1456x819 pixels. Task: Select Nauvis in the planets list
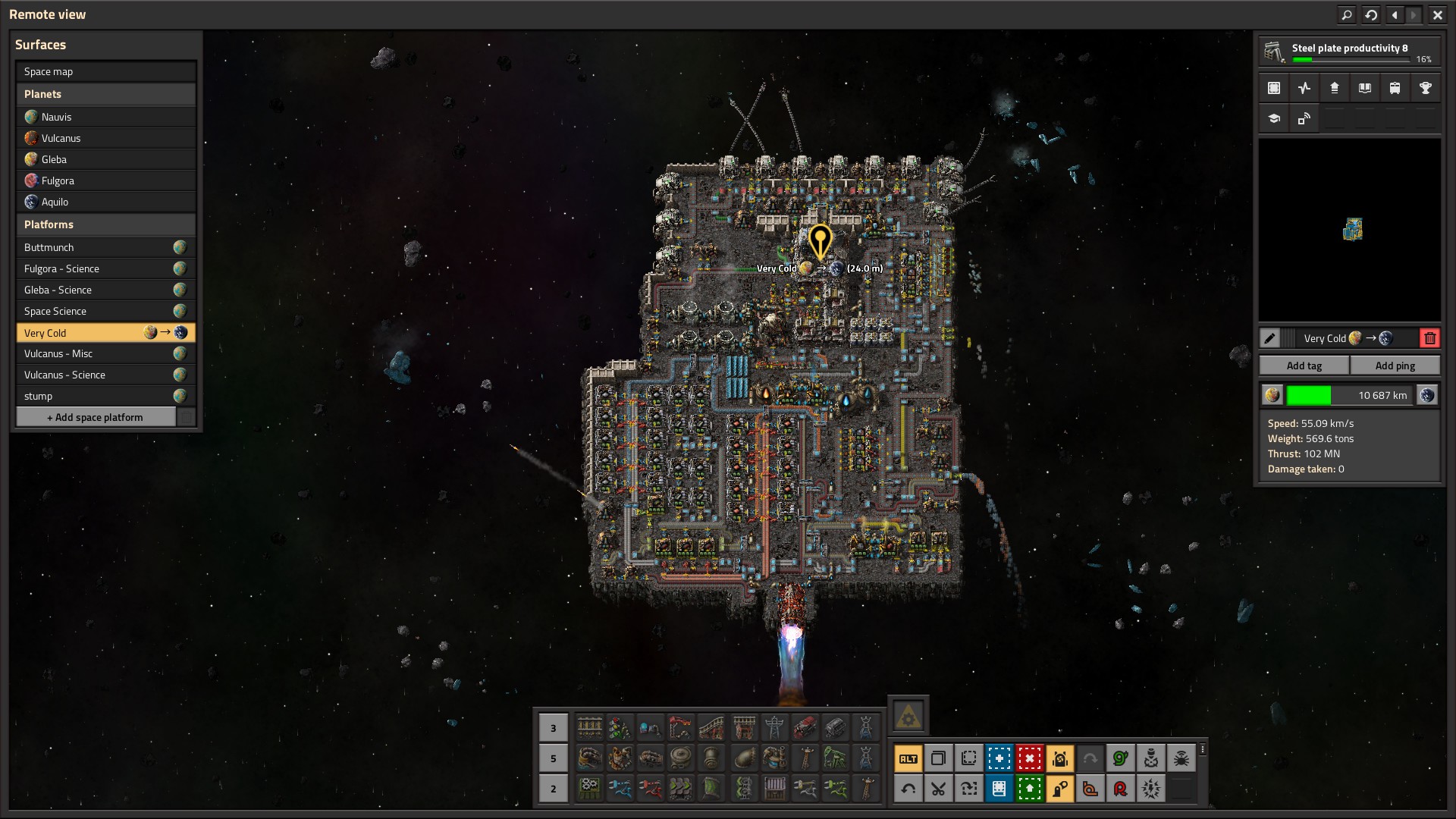tap(105, 117)
